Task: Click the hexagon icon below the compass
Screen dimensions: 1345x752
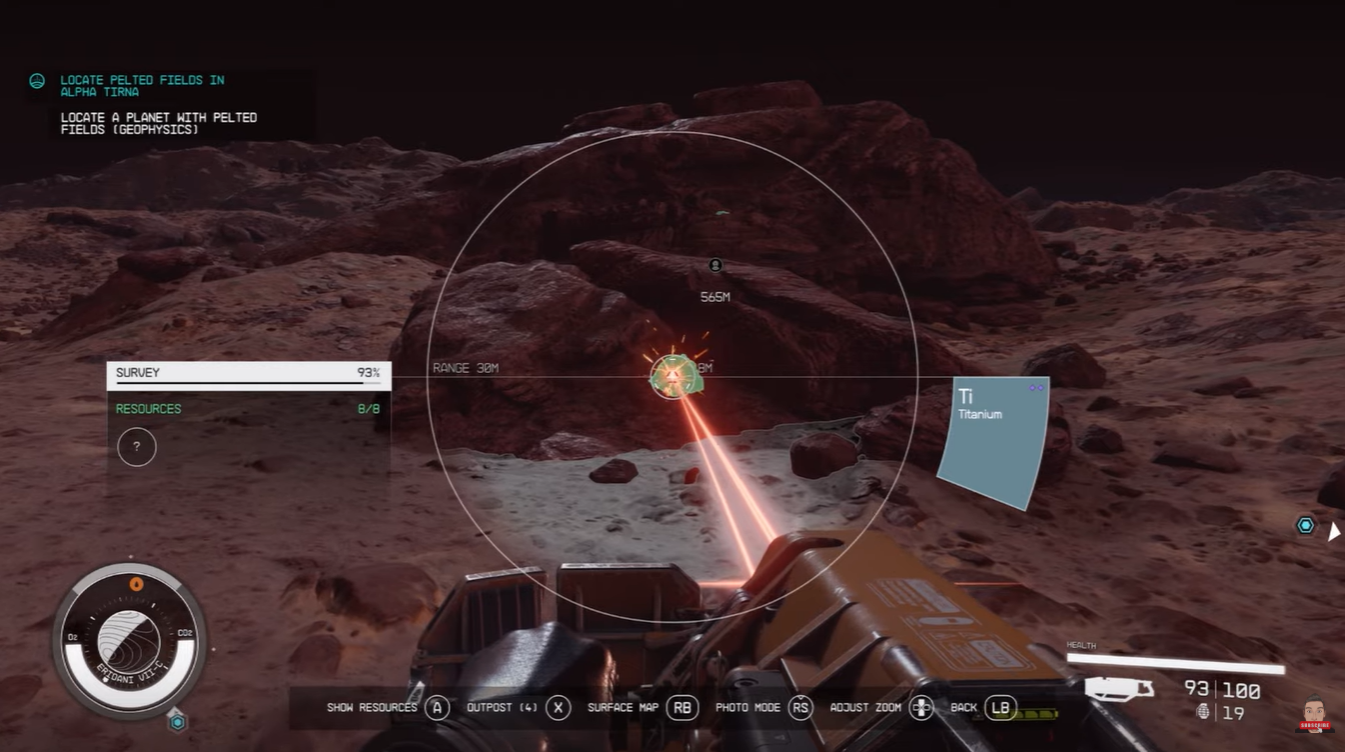Action: (x=177, y=721)
